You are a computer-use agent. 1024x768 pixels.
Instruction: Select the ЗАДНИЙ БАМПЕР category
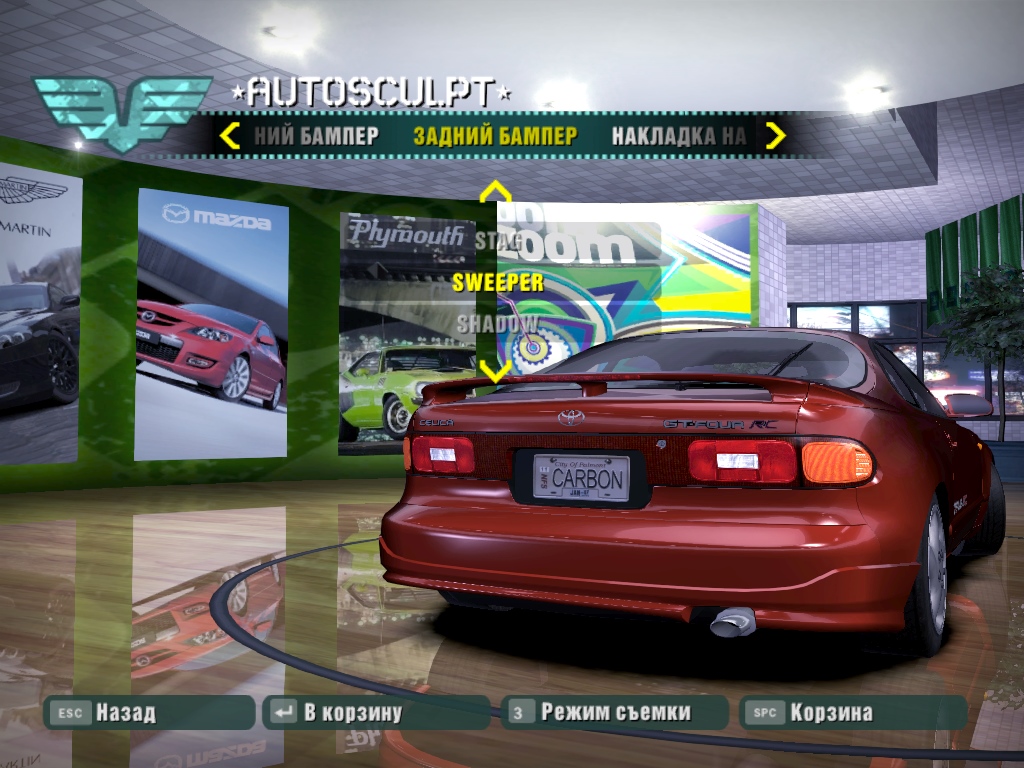tap(495, 136)
